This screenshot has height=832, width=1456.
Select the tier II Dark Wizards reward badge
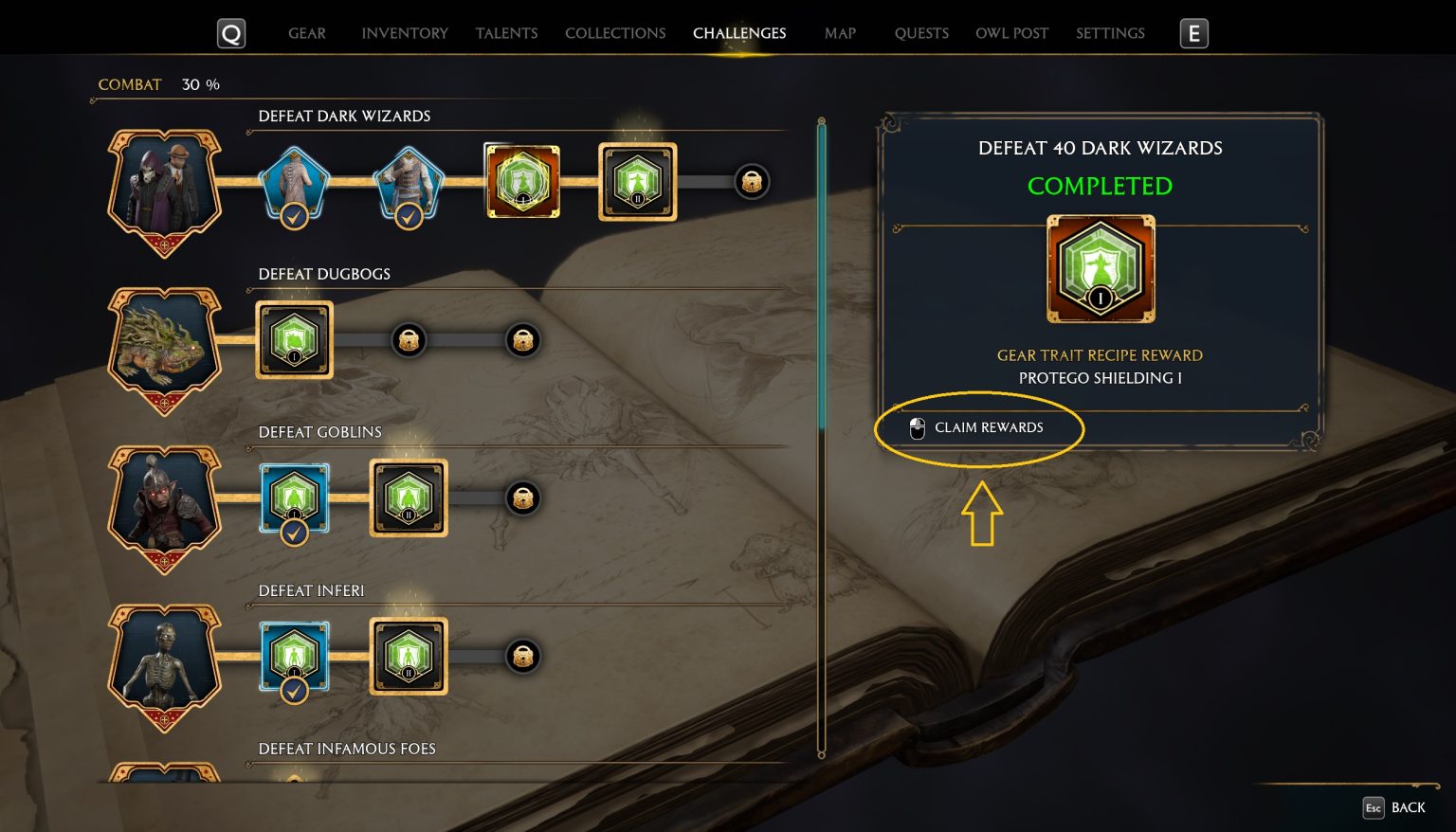(637, 182)
